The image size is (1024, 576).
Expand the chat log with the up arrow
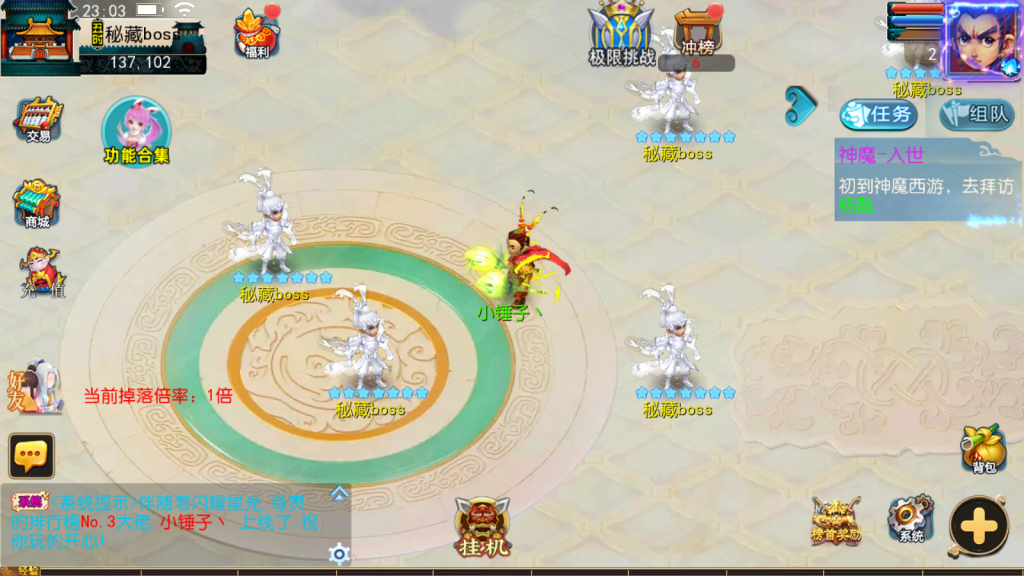pos(340,493)
